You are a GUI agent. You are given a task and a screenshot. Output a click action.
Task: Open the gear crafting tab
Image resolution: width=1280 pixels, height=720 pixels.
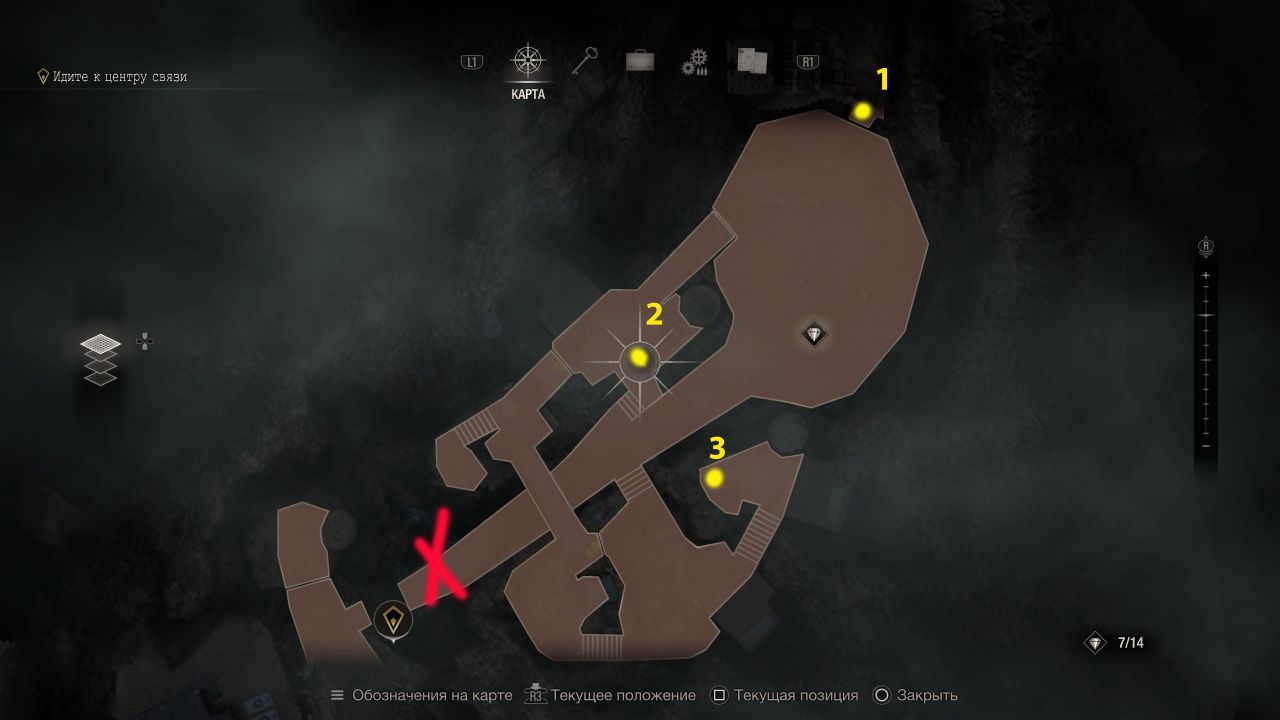pos(695,63)
